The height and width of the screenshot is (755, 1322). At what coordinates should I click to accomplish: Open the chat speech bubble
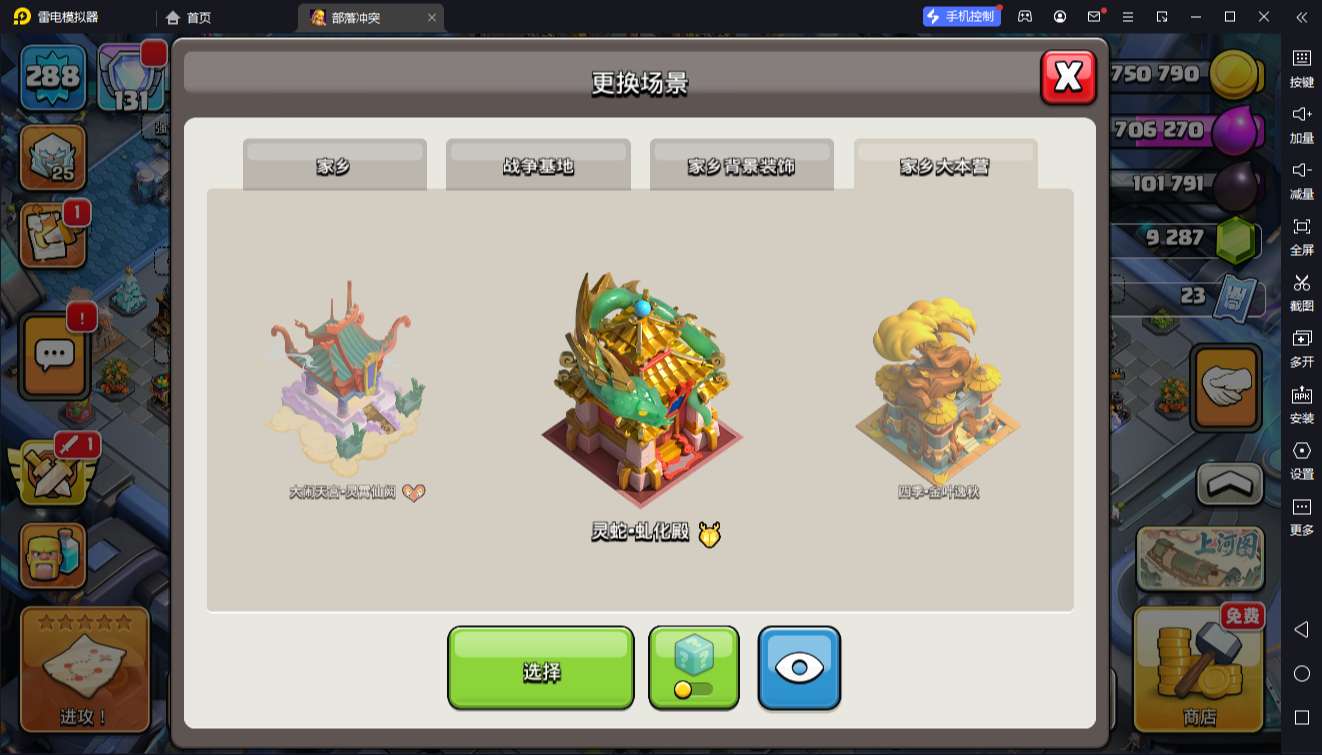point(54,354)
